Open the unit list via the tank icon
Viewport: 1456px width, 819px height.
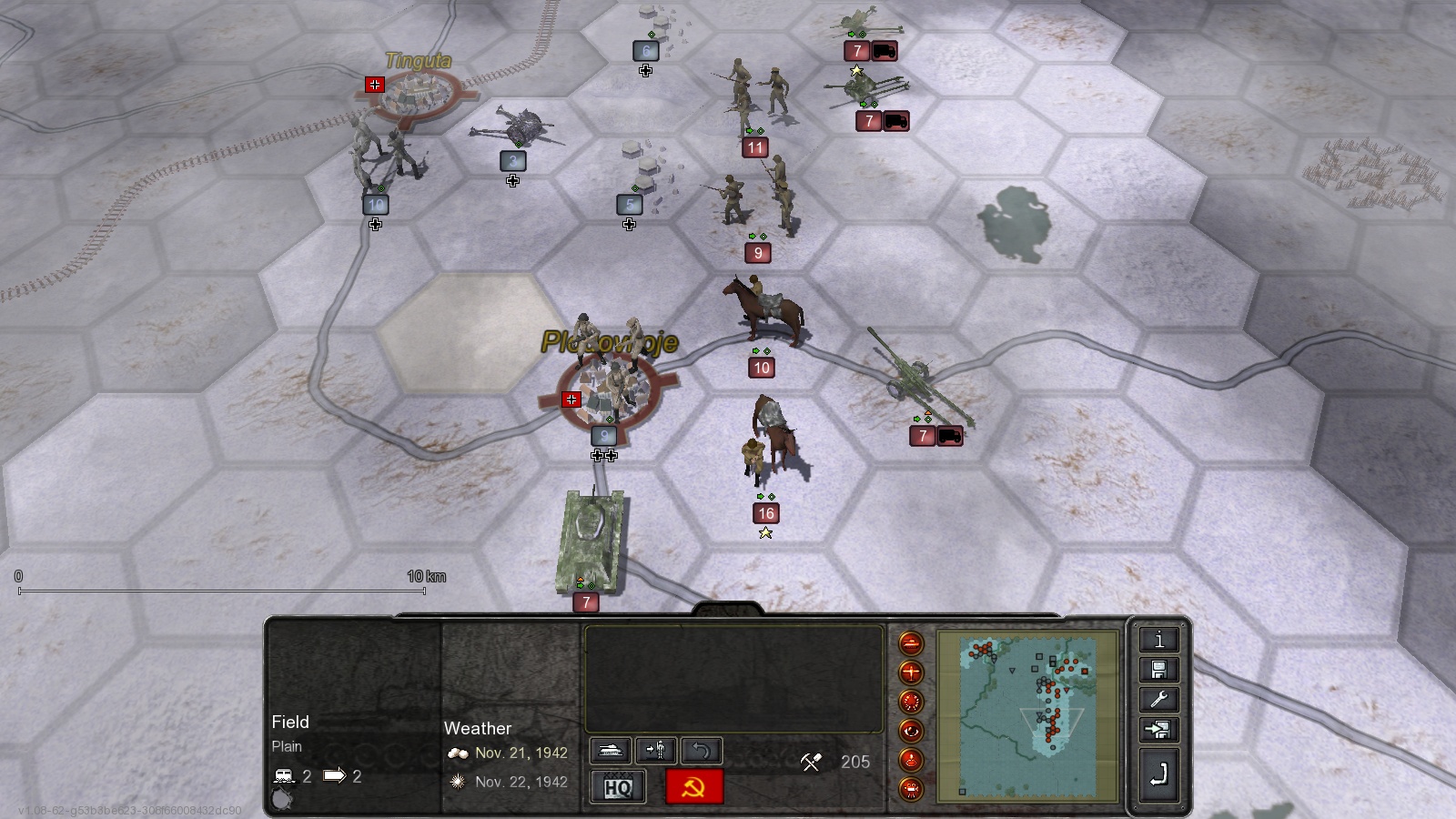click(x=611, y=750)
